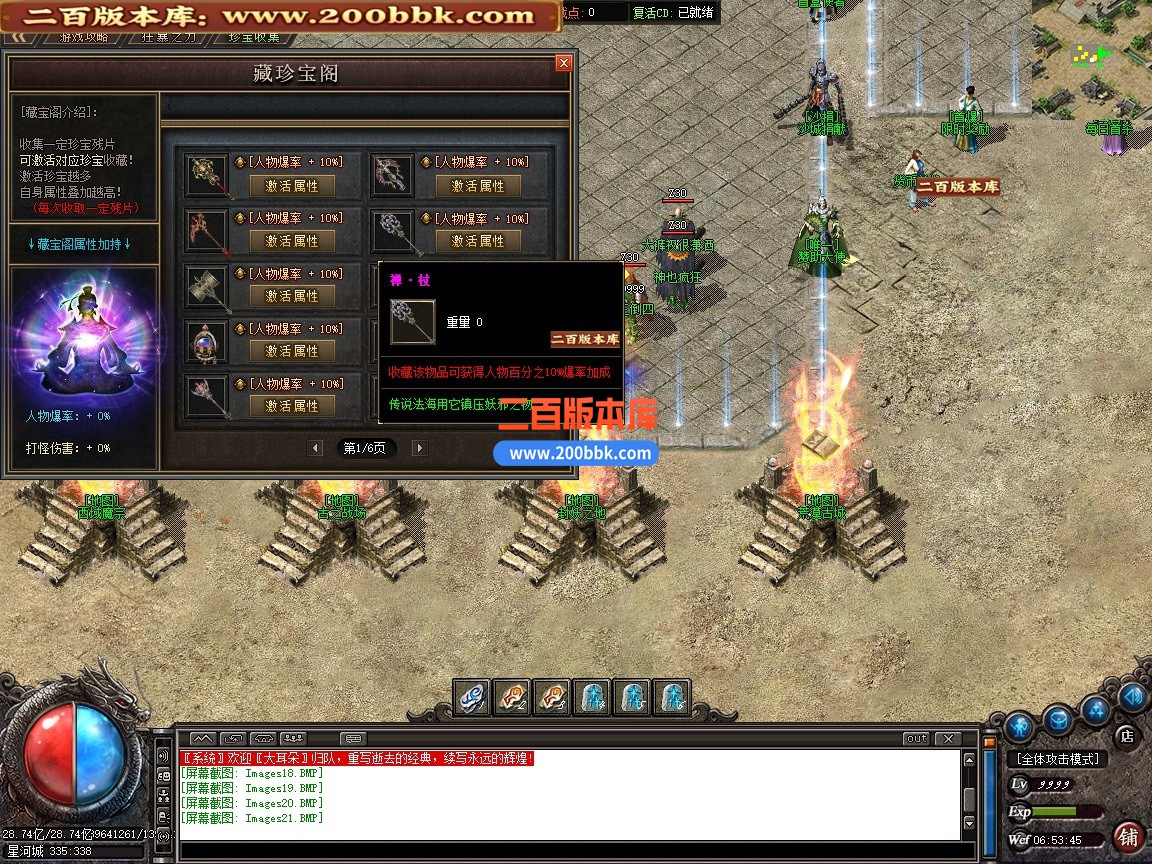The image size is (1152, 864).
Task: Click the chat box 'out' button
Action: point(916,739)
